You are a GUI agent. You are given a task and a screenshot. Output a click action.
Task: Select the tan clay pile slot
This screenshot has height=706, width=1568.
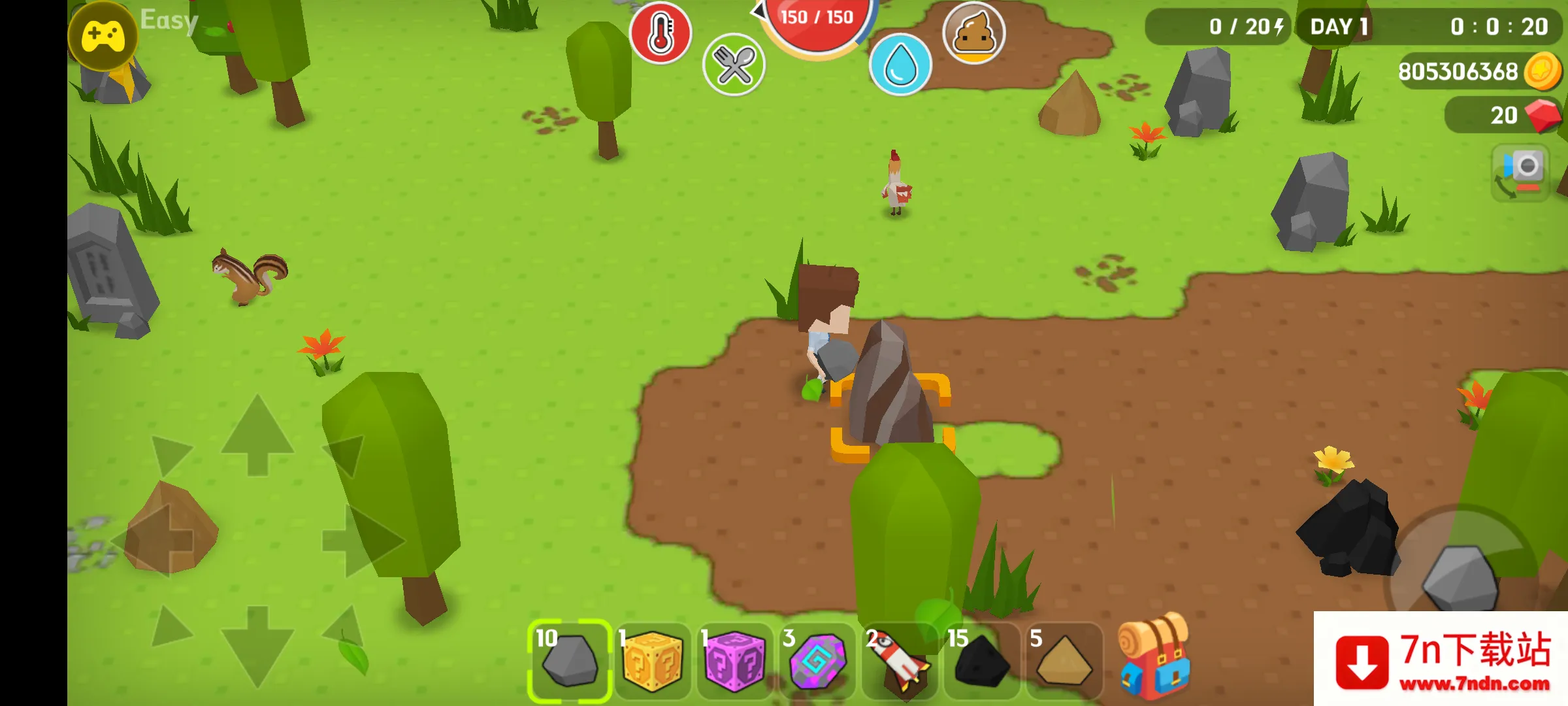coord(1064,660)
